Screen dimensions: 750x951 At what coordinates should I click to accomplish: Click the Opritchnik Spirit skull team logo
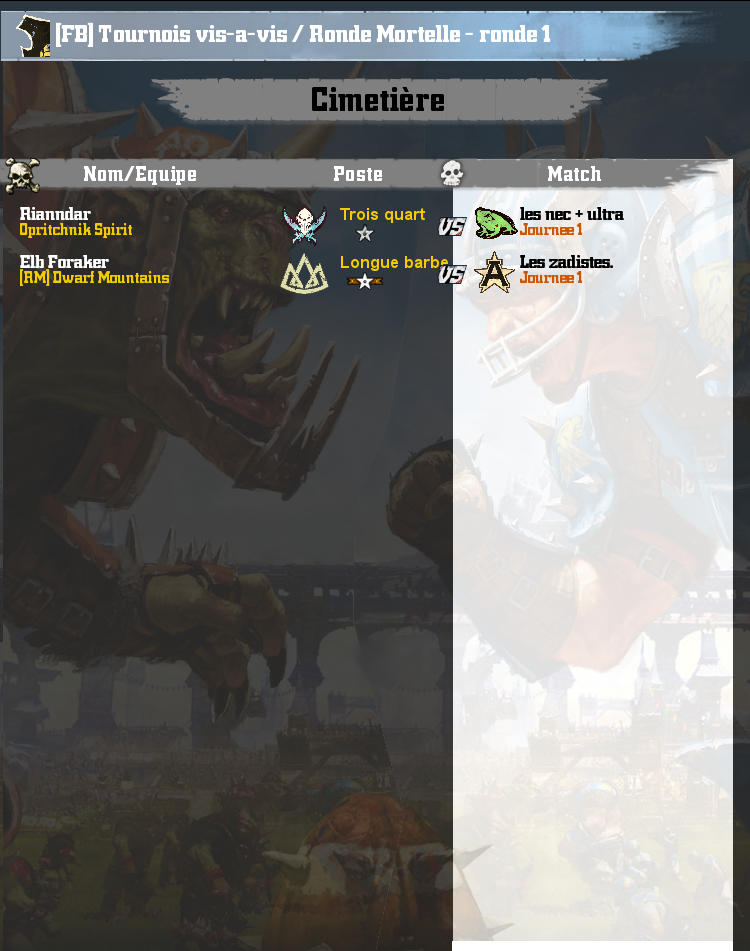304,224
